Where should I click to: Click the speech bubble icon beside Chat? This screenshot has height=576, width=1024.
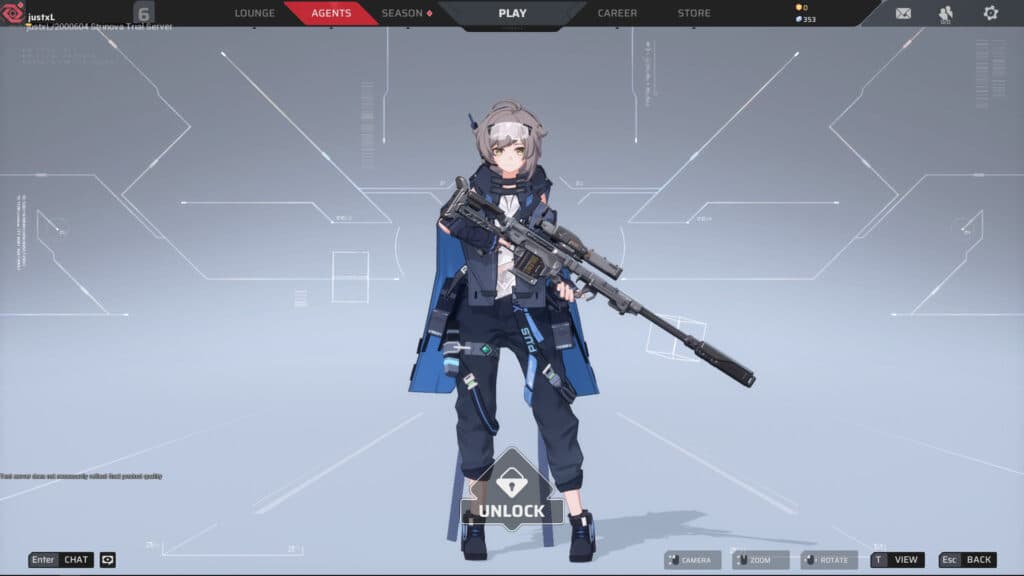coord(108,560)
